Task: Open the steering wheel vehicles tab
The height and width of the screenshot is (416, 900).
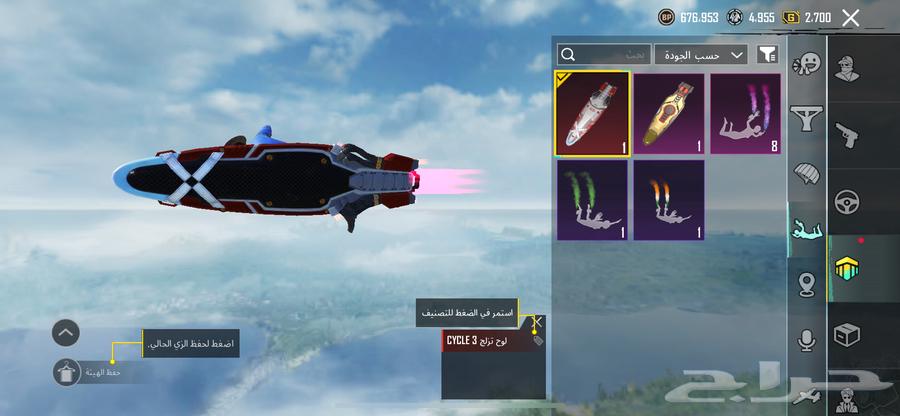Action: pos(848,199)
